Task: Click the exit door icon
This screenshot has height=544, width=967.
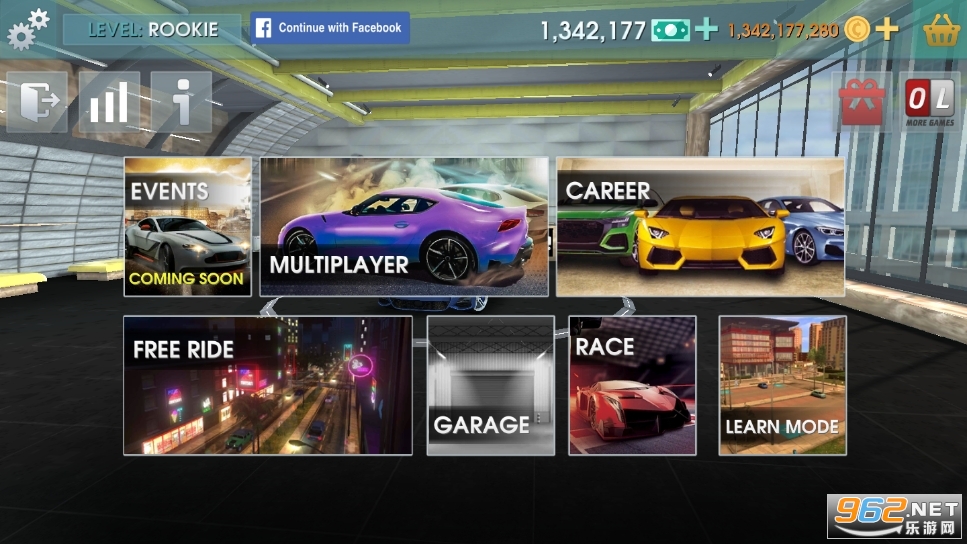Action: [38, 102]
